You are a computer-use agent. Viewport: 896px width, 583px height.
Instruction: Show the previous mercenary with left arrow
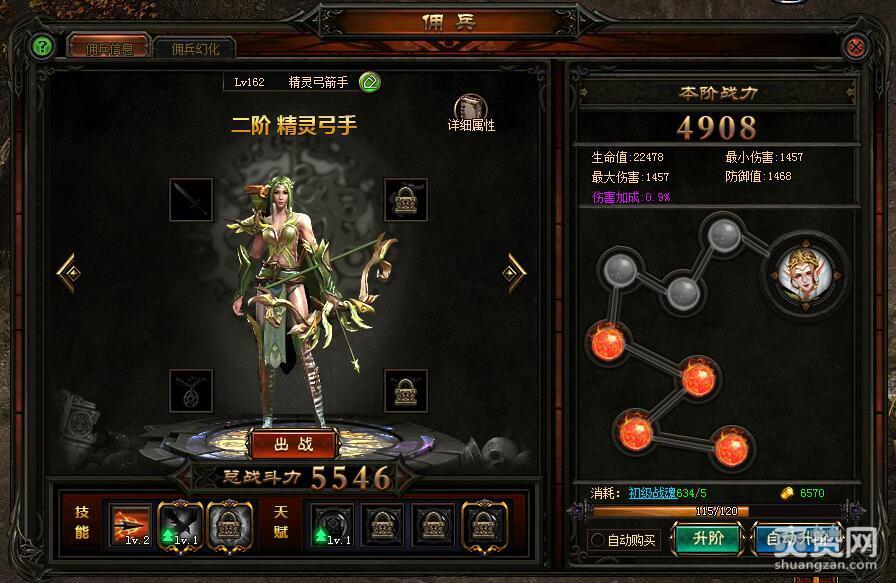point(67,269)
